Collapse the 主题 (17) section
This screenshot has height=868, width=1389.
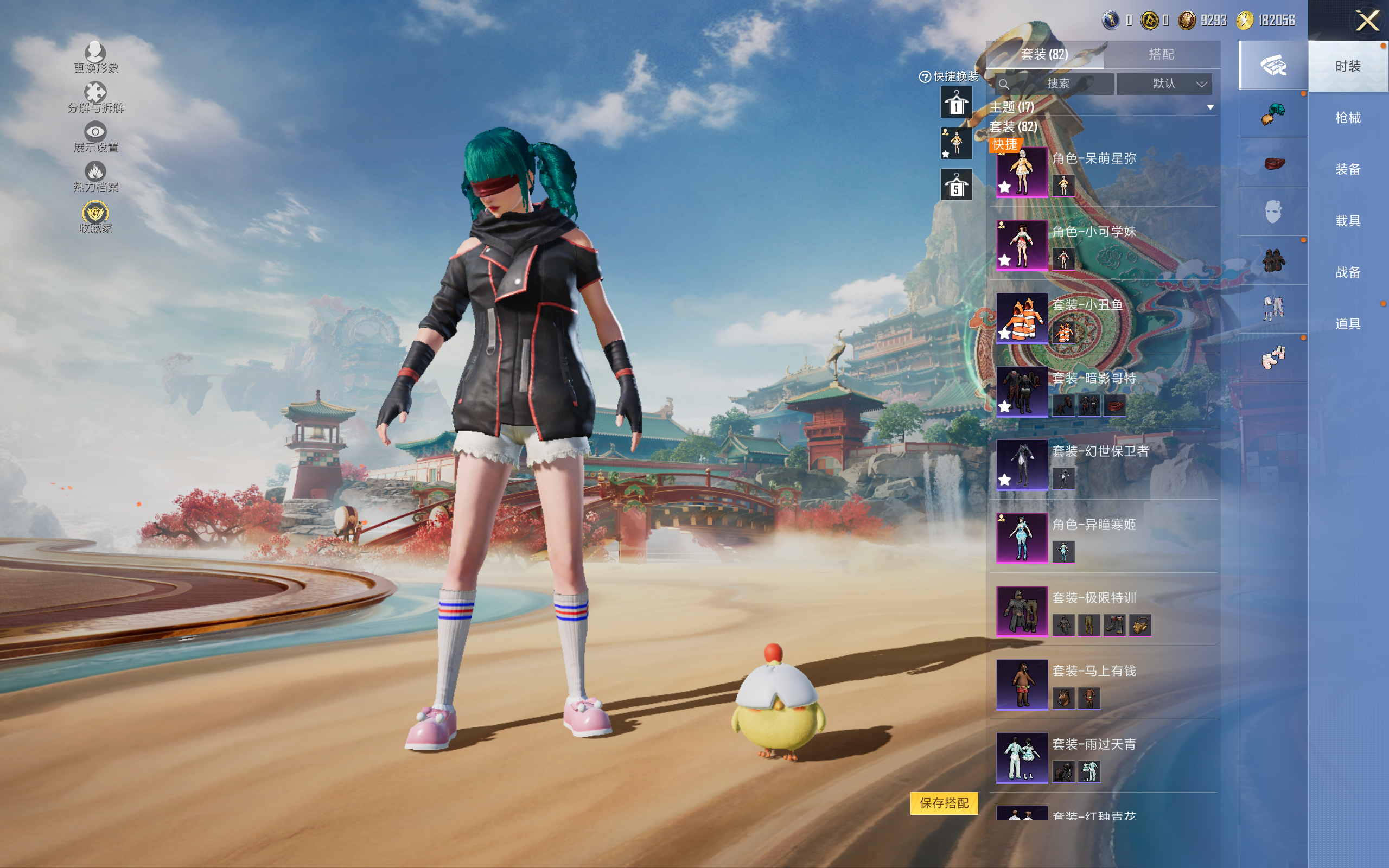(x=1210, y=107)
